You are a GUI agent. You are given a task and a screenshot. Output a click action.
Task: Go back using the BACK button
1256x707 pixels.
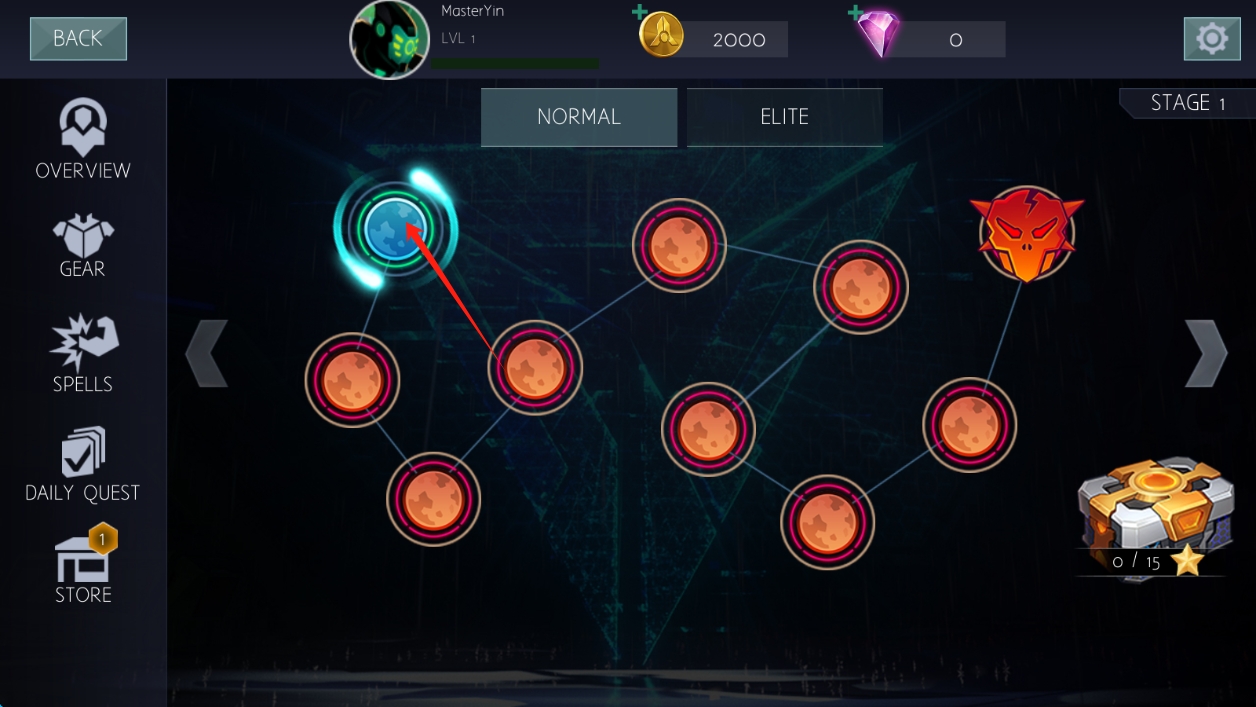tap(78, 39)
